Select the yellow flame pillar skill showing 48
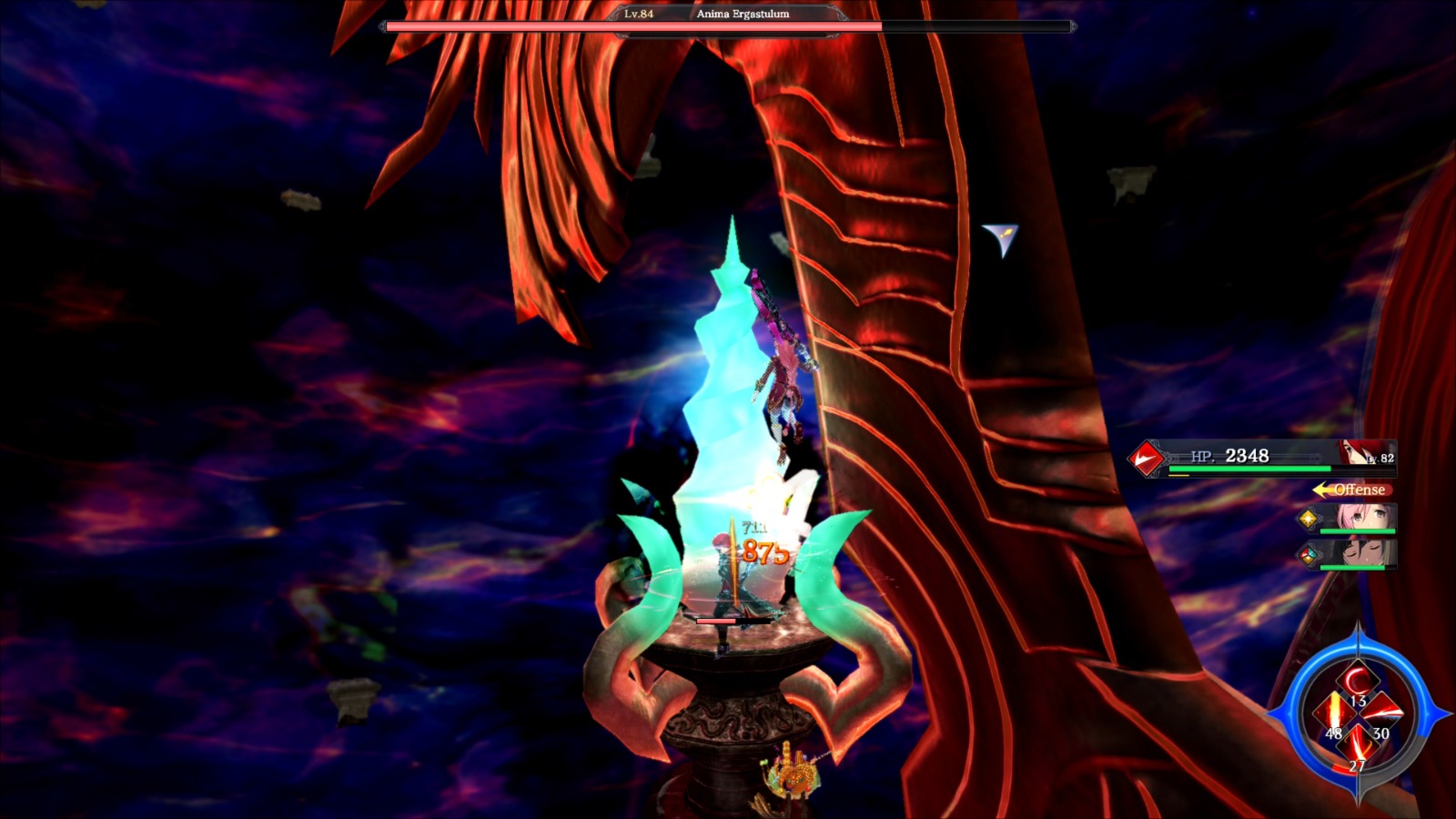 [x=1334, y=711]
